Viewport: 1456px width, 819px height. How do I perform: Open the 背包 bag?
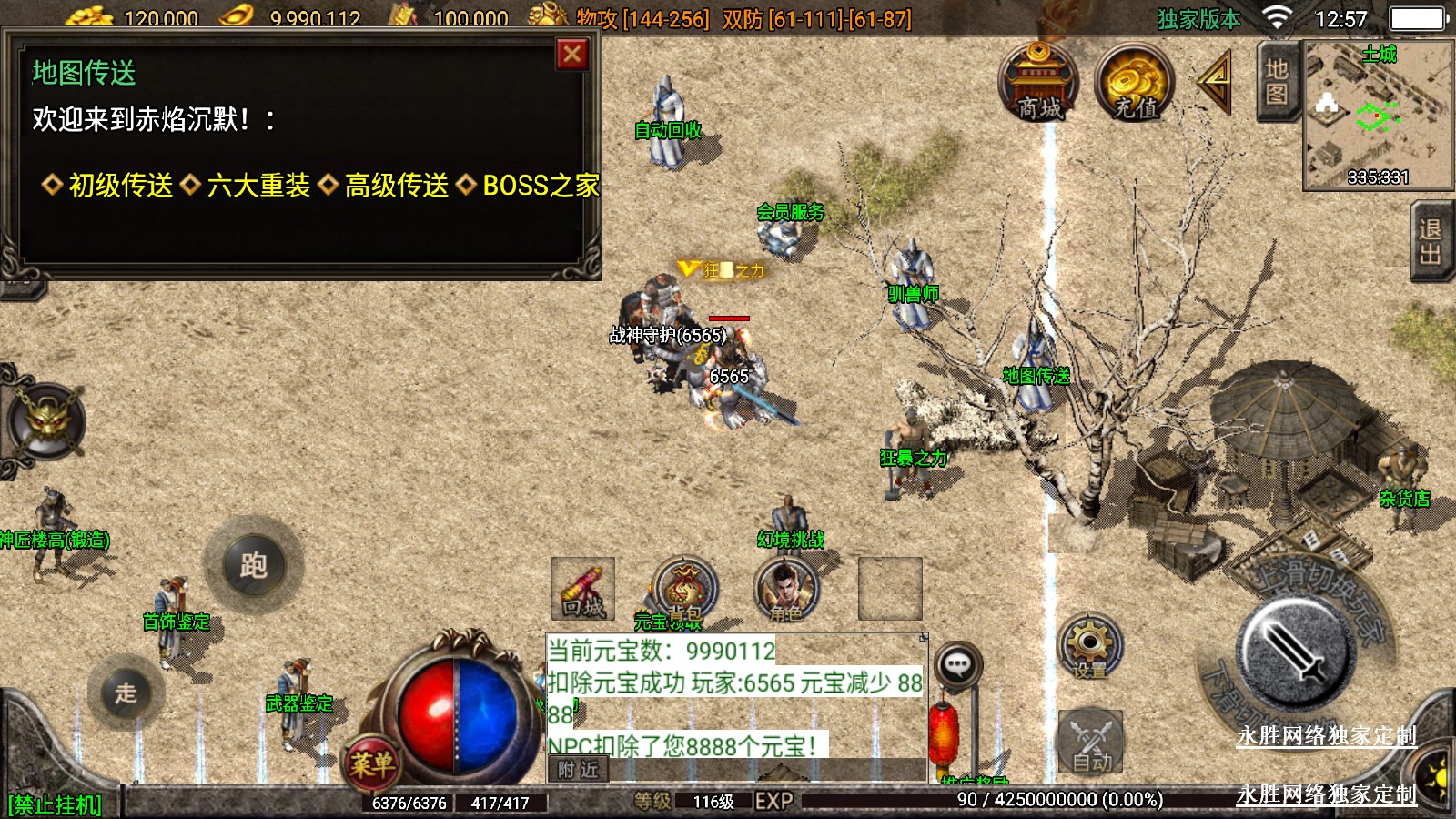pos(687,590)
